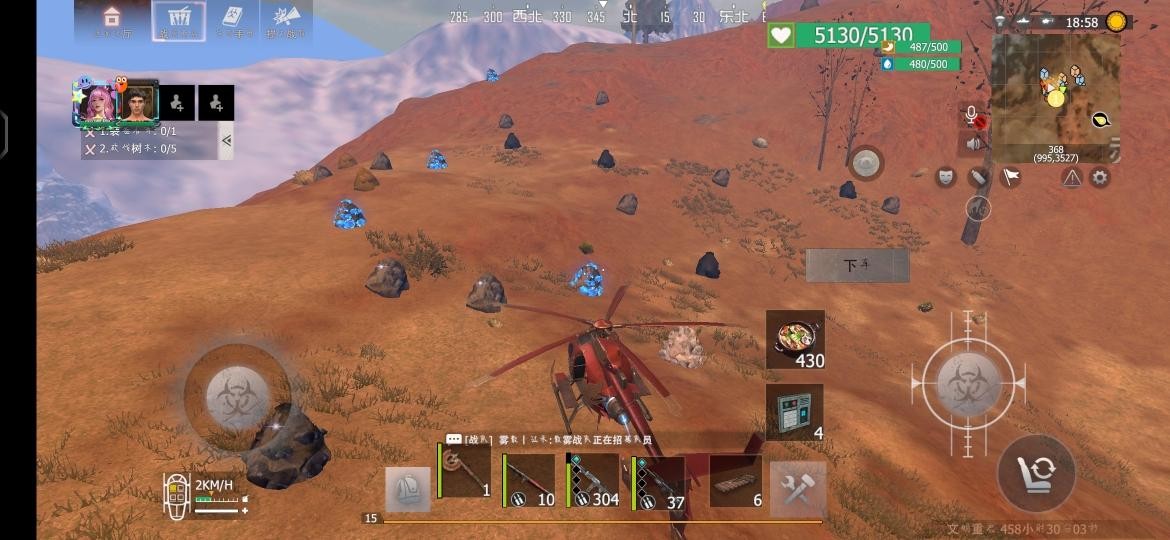The height and width of the screenshot is (540, 1170).
Task: Open the flag marker button
Action: point(1011,177)
